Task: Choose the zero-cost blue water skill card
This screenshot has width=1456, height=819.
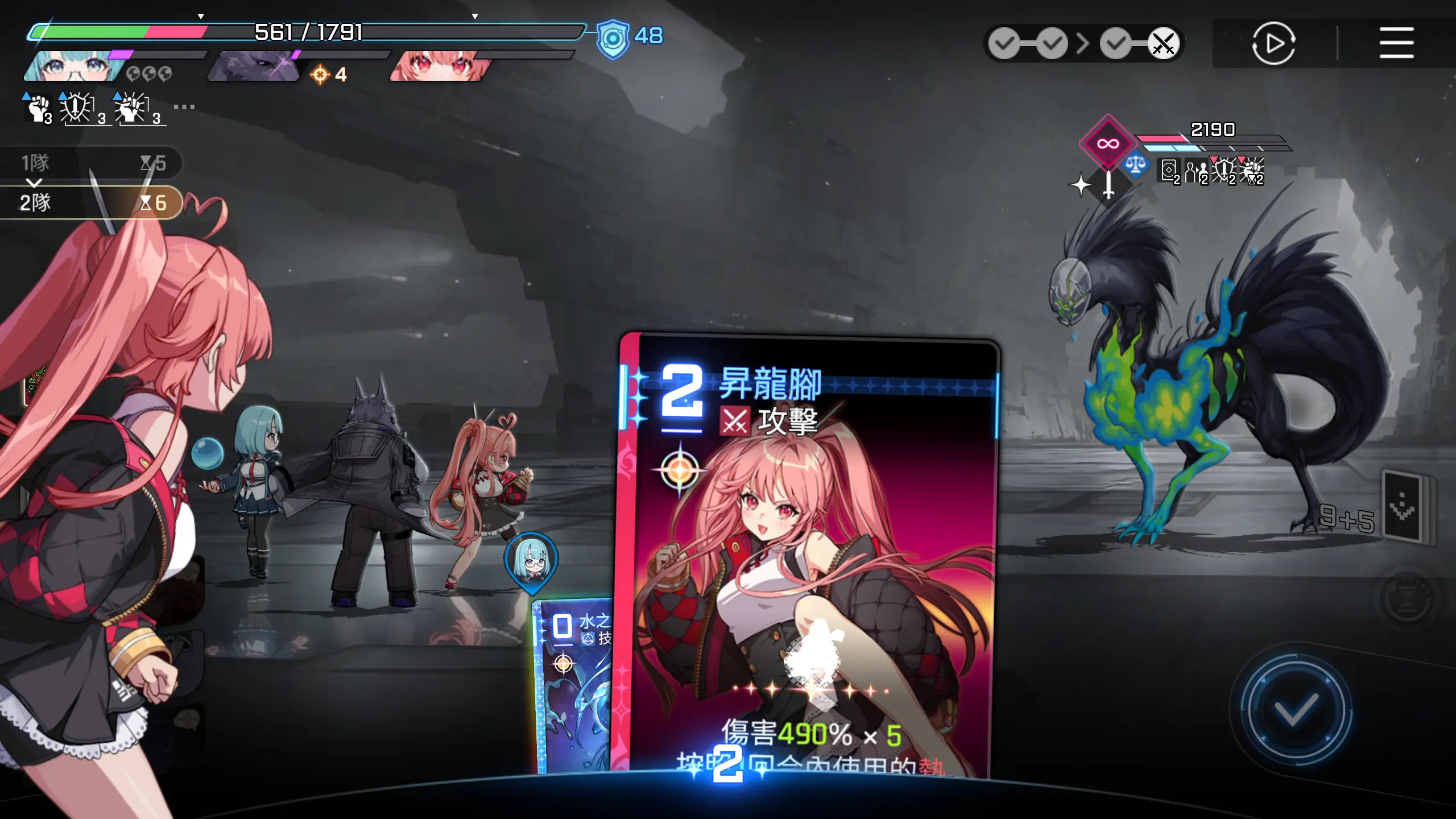Action: 572,682
